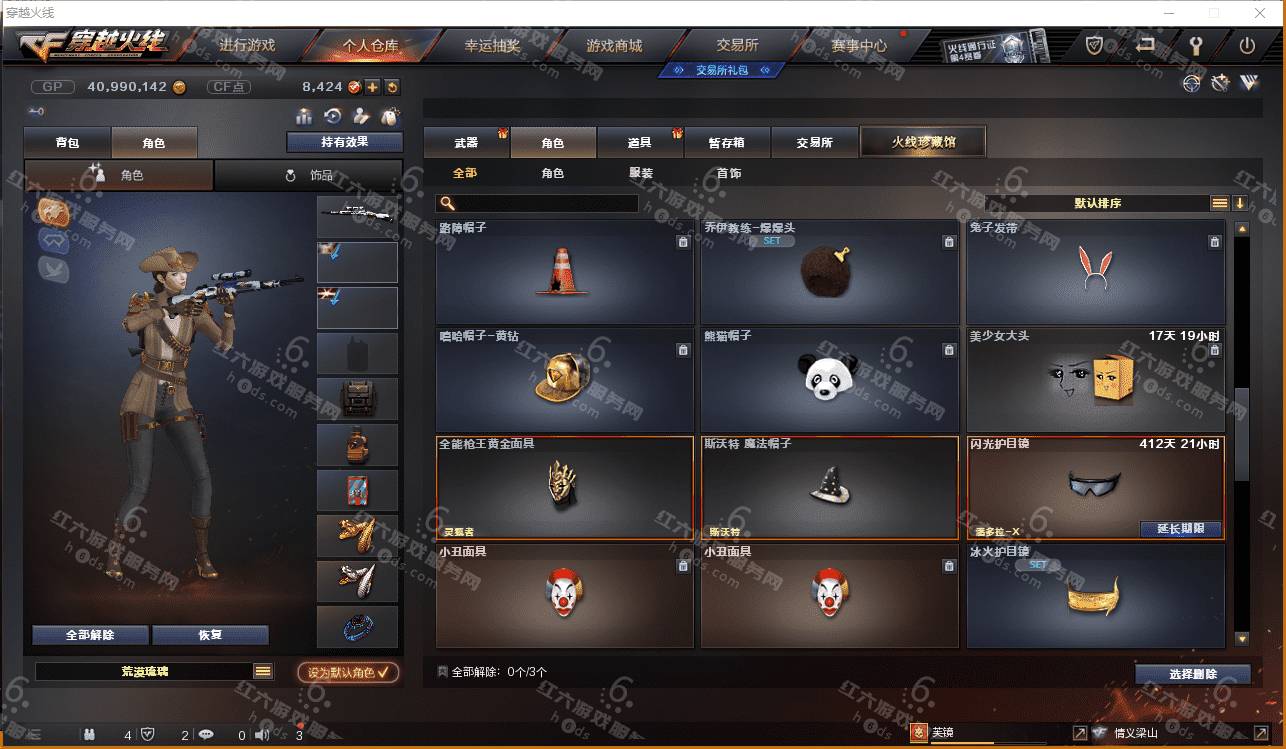This screenshot has width=1286, height=749.
Task: Open the 游戏商城 game shop
Action: (614, 46)
